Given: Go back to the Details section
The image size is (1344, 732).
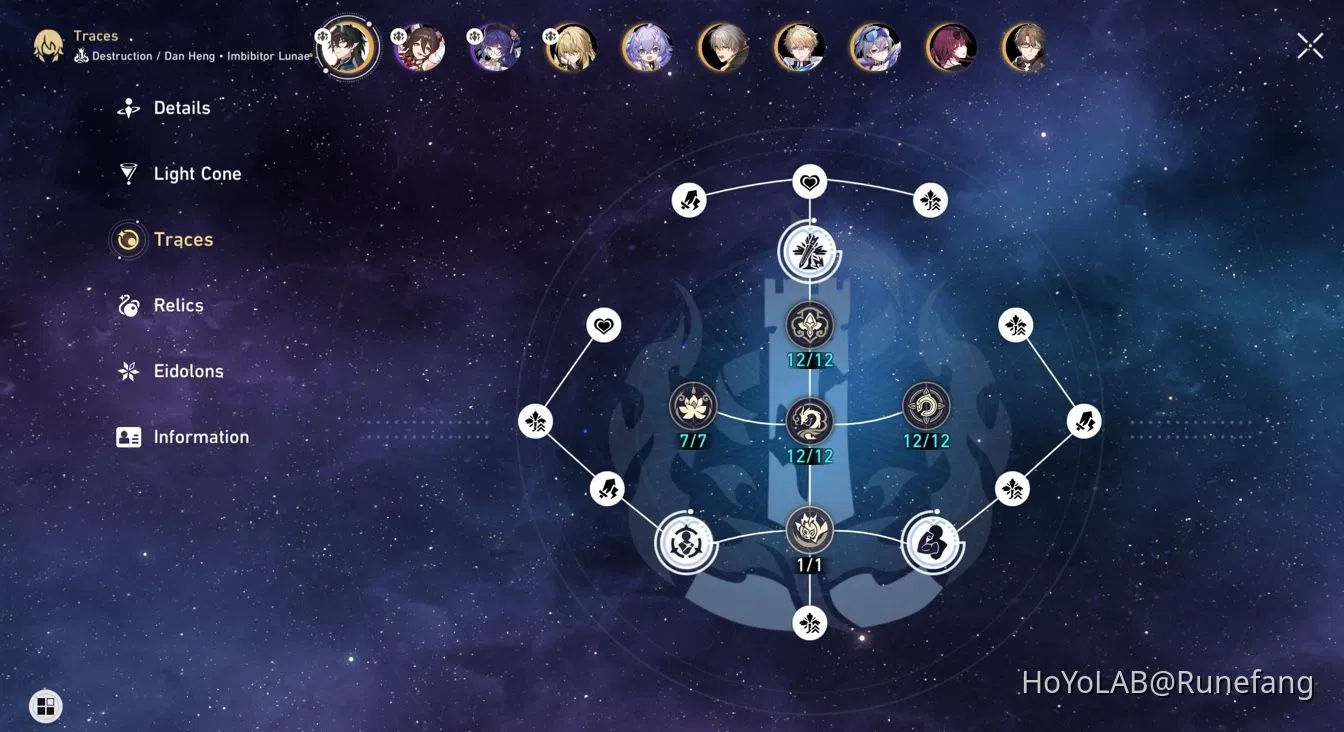Looking at the screenshot, I should tap(182, 107).
